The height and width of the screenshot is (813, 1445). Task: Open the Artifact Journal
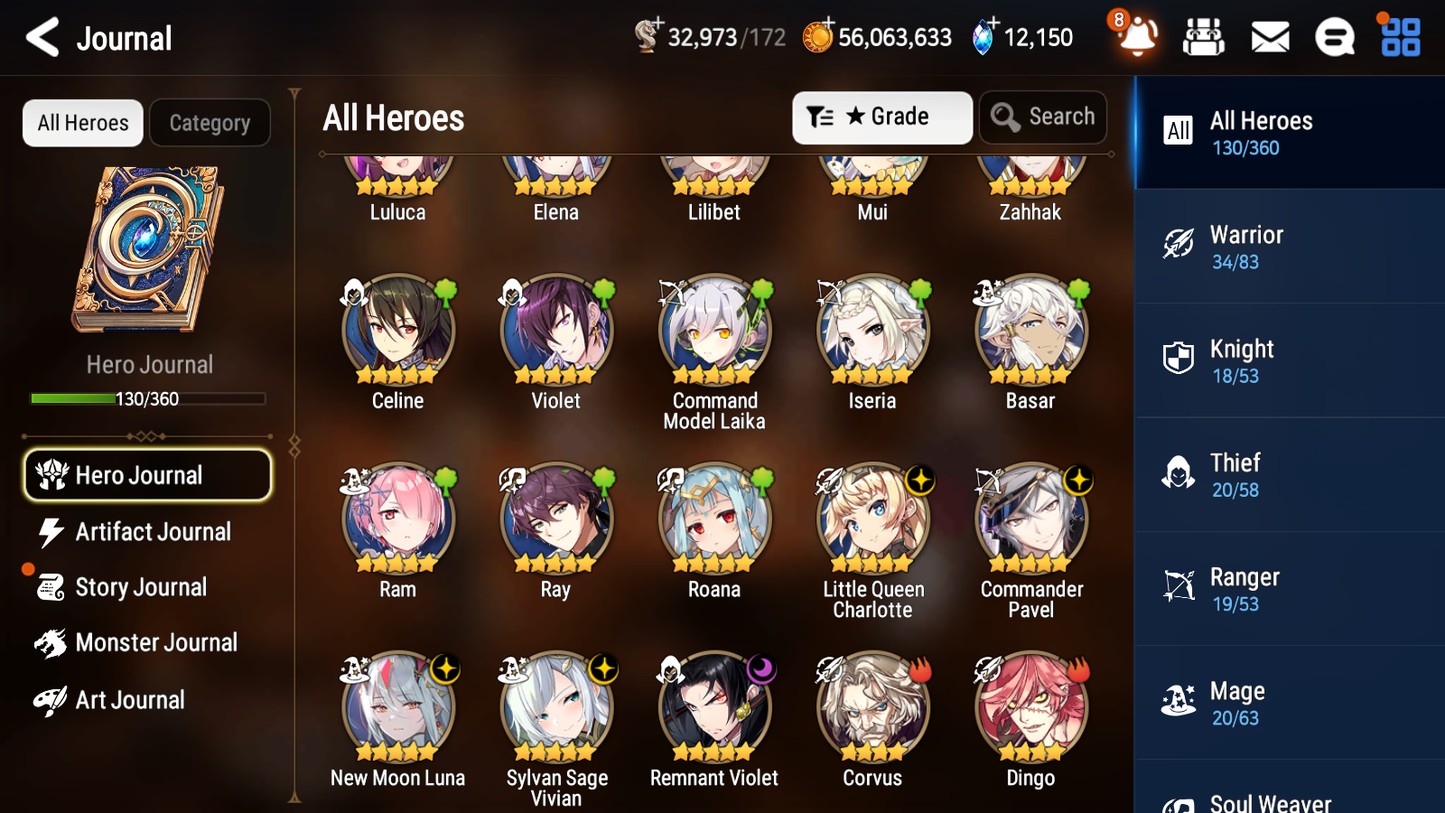pos(150,532)
